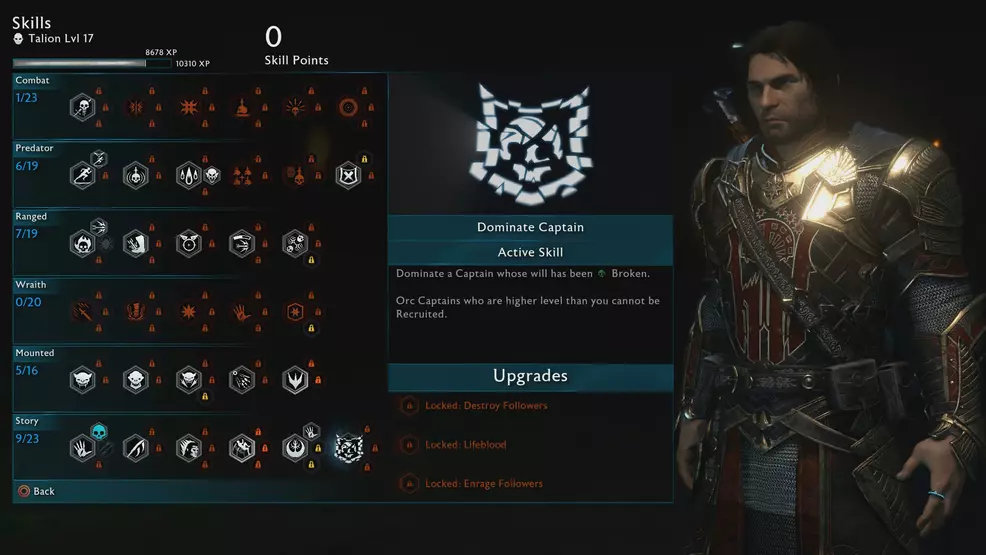Pick the three droplets Predator skill
The height and width of the screenshot is (555, 986).
[x=189, y=175]
